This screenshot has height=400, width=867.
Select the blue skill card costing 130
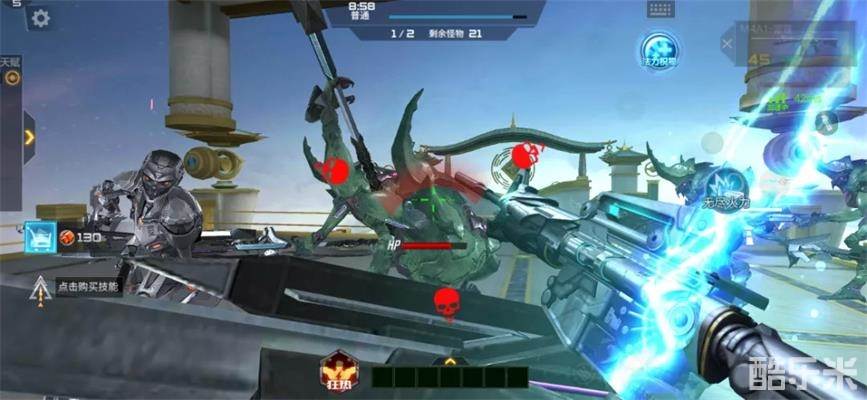point(39,237)
